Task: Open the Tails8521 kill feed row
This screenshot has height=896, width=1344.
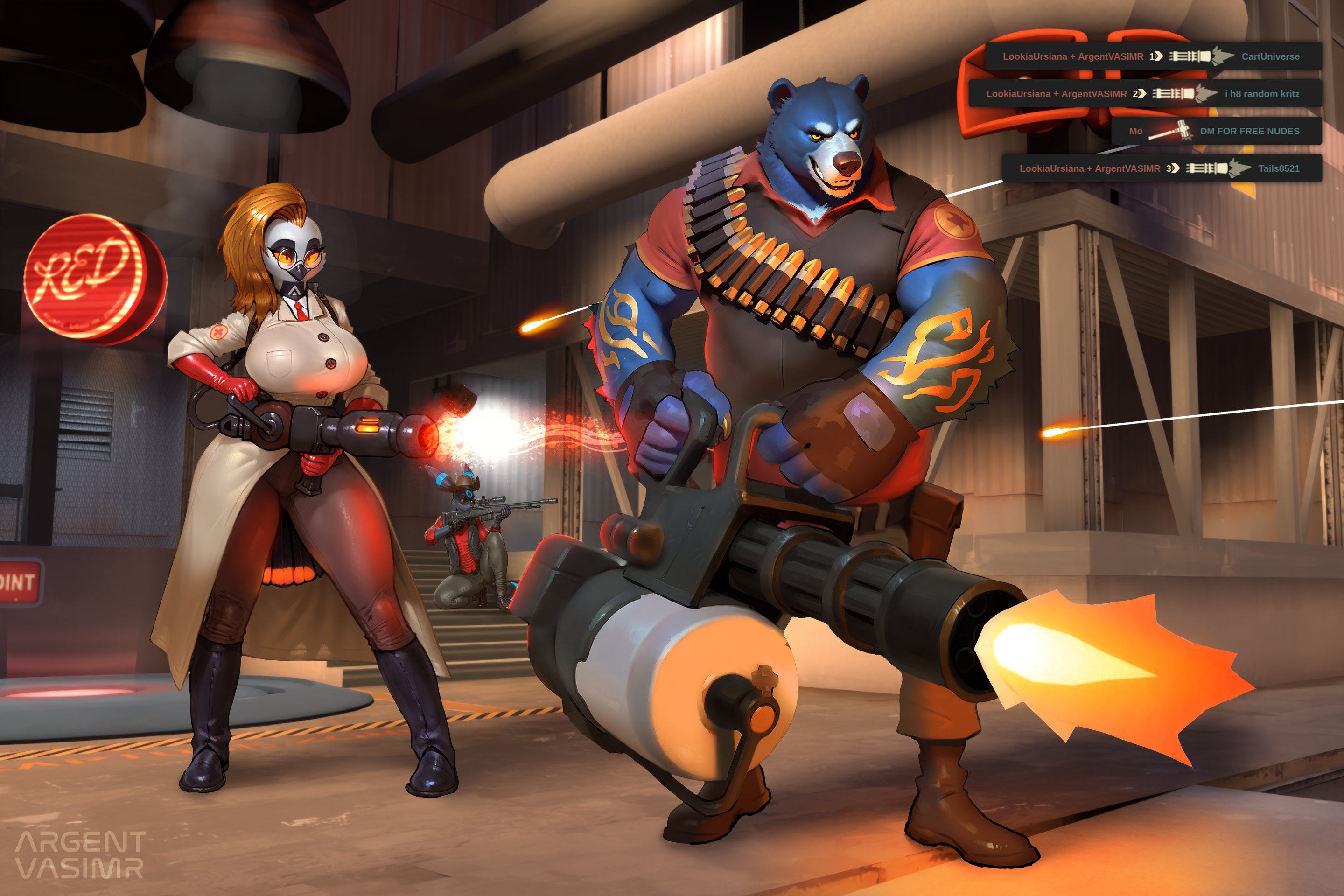Action: pos(1162,168)
